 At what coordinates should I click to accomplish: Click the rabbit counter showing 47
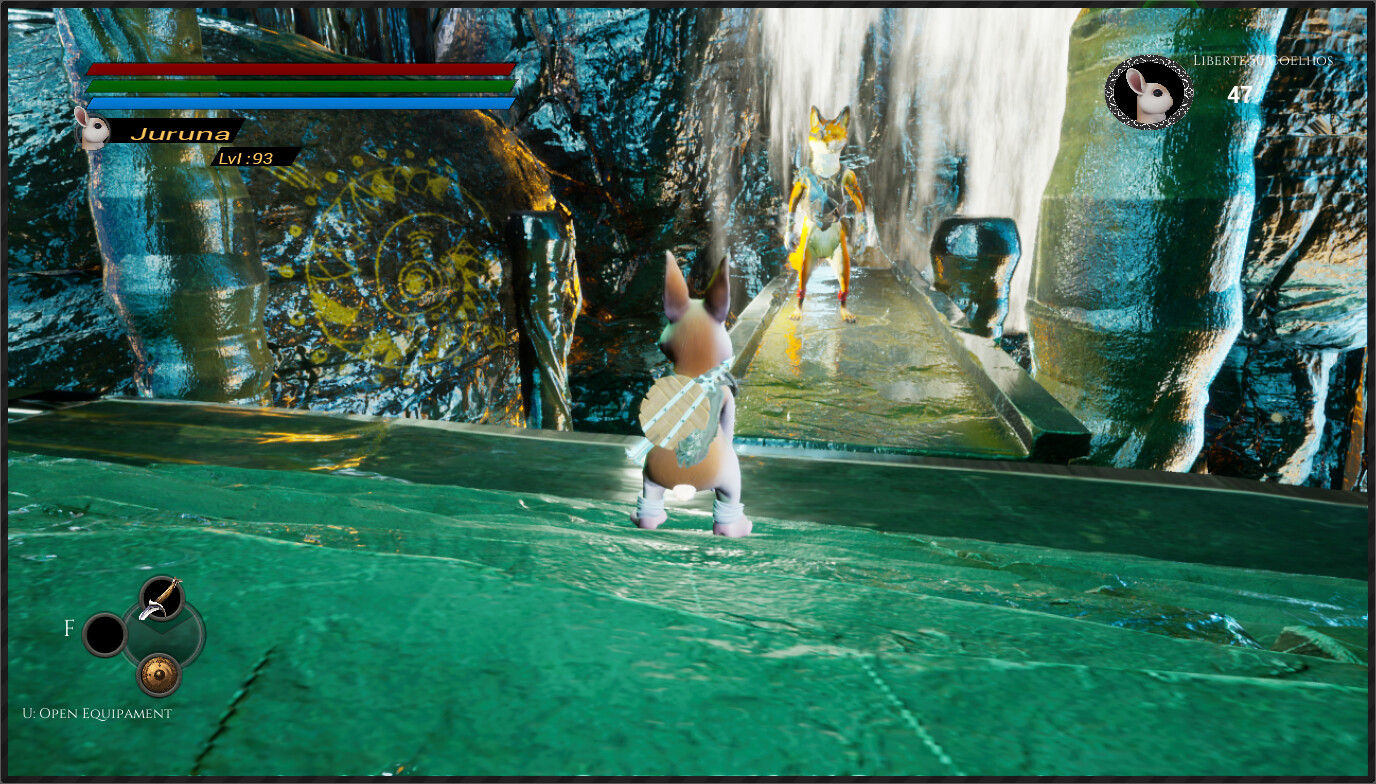pos(1241,94)
